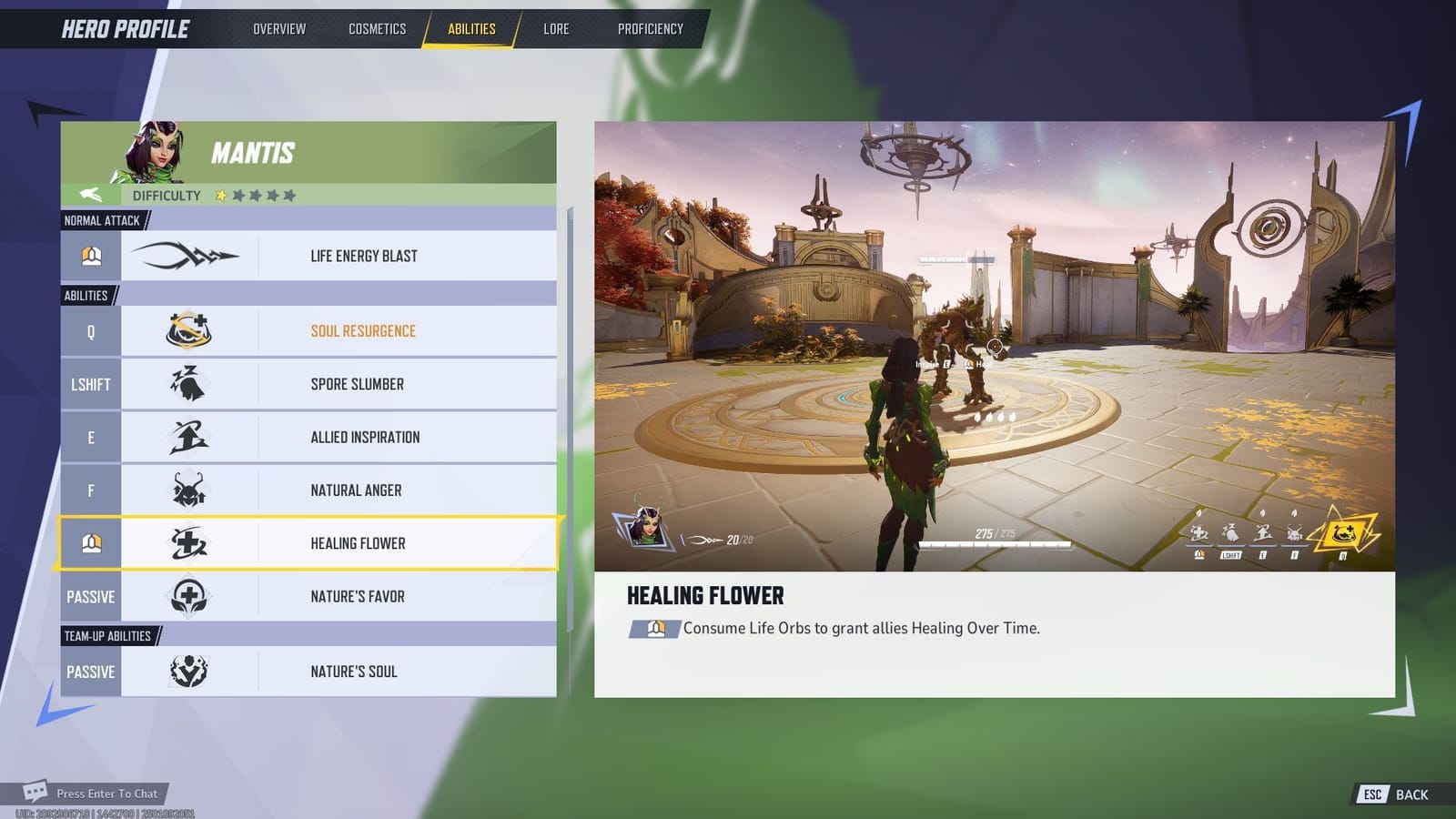
Task: Click the Nature's Favor passive icon
Action: coord(188,596)
